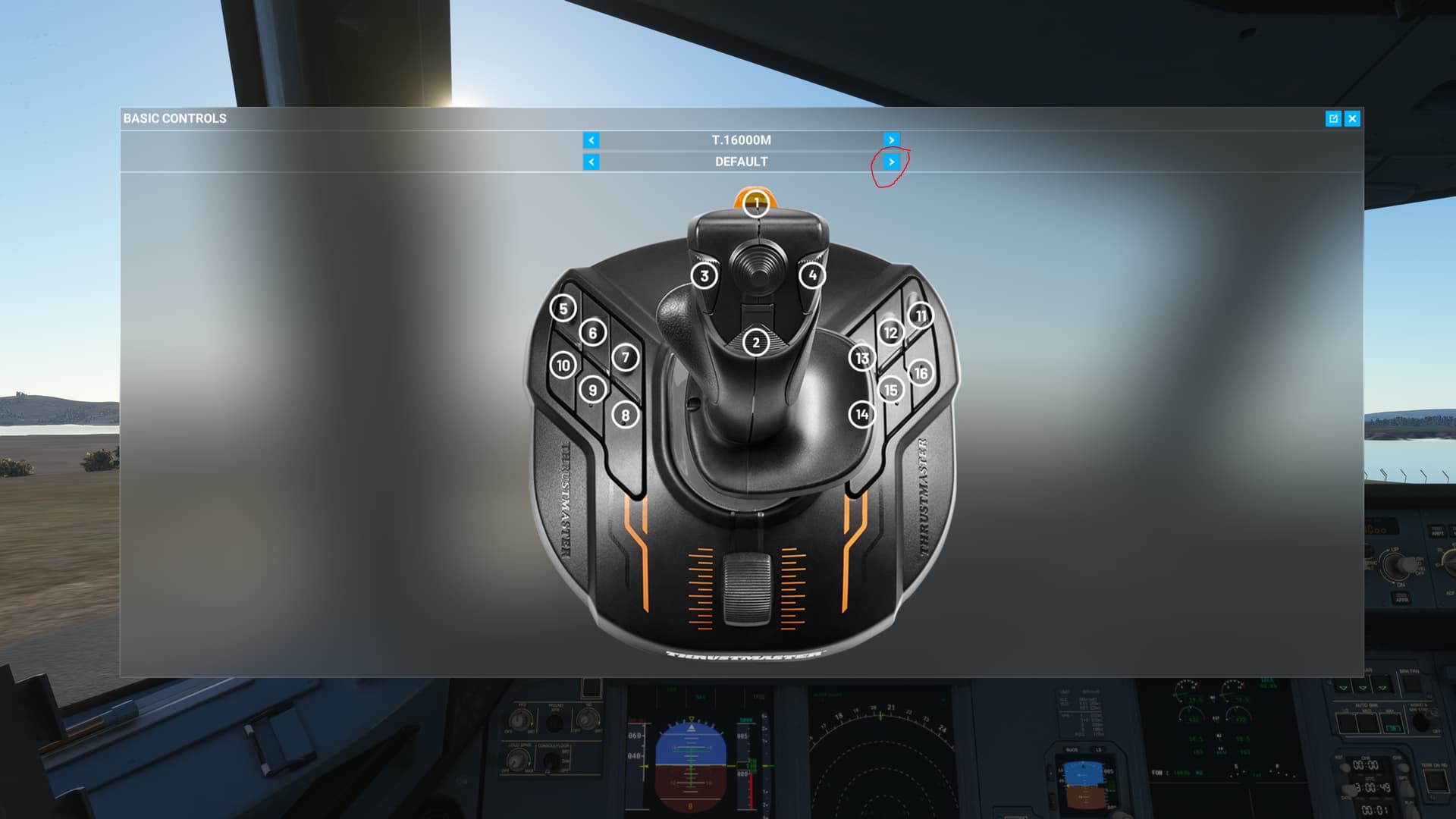Switch to the previous controls profile
The image size is (1456, 819).
coord(591,162)
